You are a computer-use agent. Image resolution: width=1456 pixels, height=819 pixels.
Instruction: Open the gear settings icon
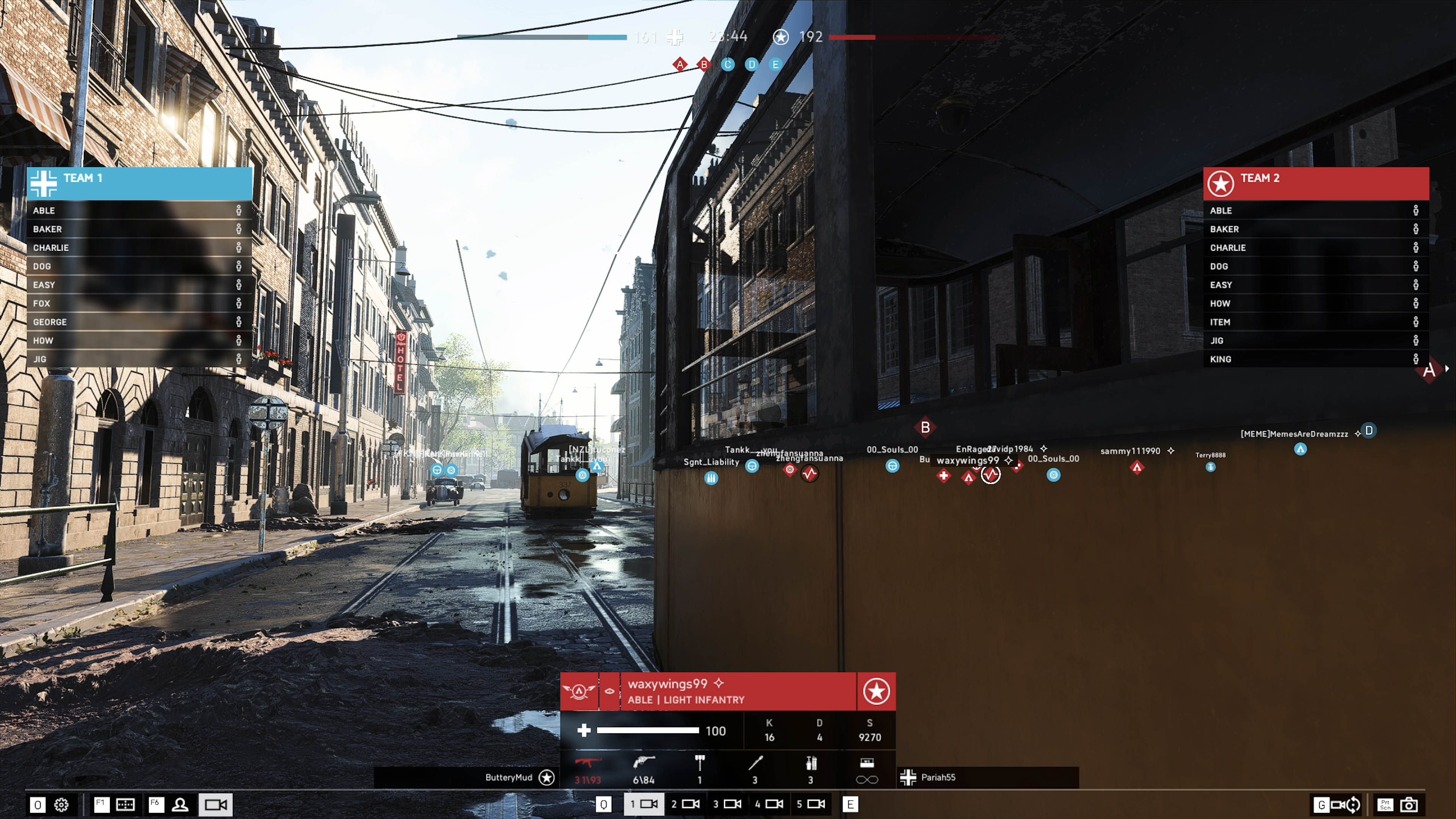tap(61, 804)
